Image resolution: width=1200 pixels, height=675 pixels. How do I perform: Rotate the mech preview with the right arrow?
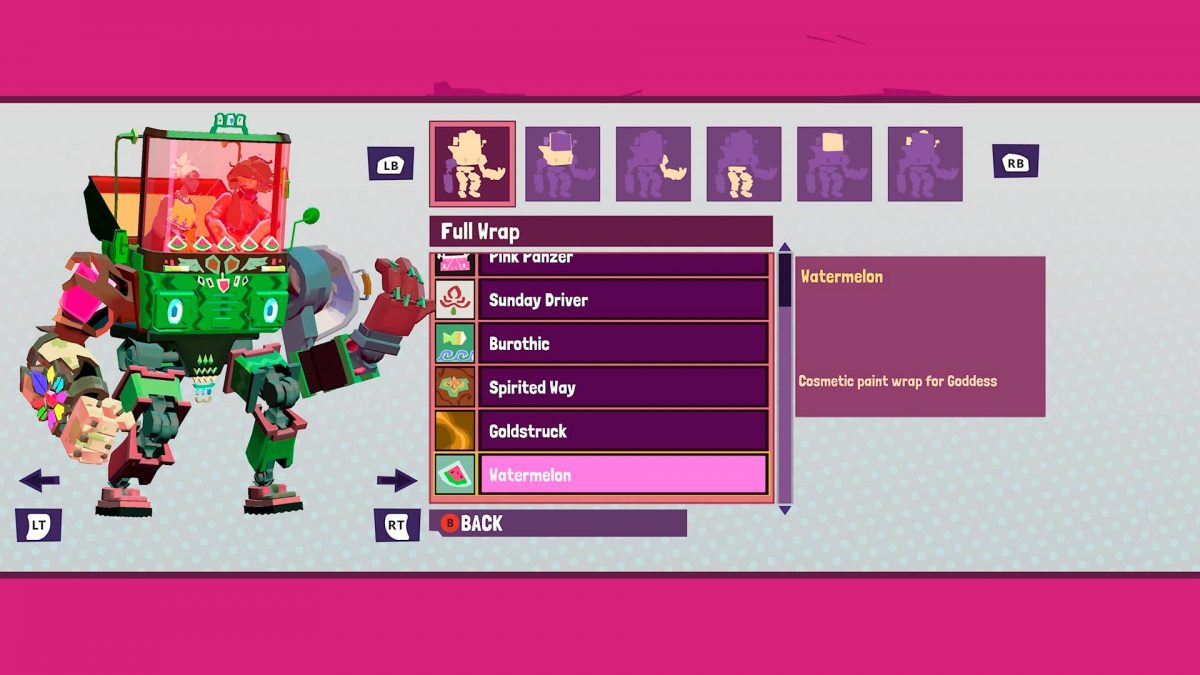pos(396,481)
